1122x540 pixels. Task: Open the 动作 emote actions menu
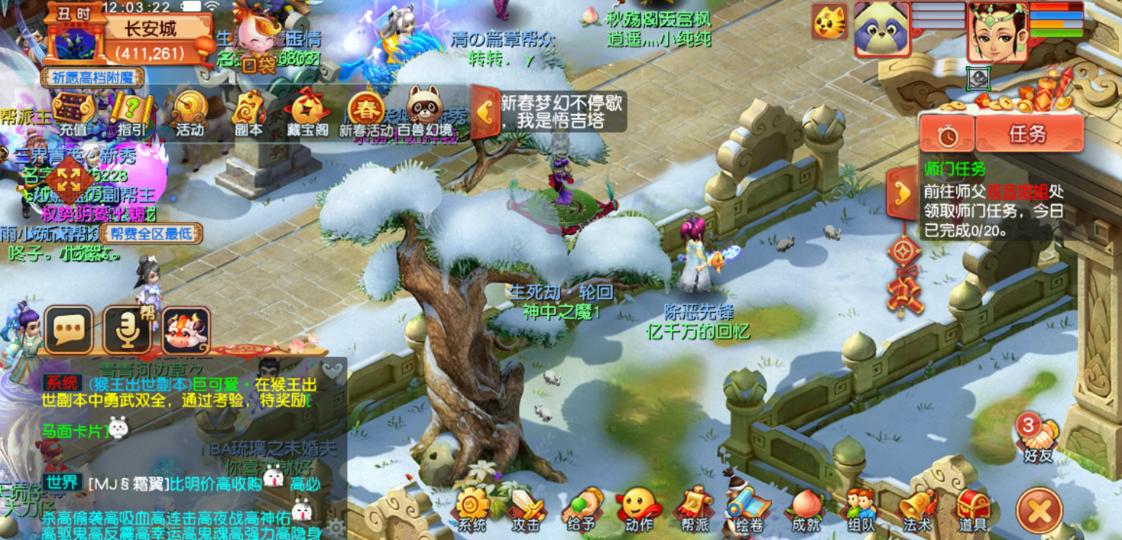pos(638,508)
